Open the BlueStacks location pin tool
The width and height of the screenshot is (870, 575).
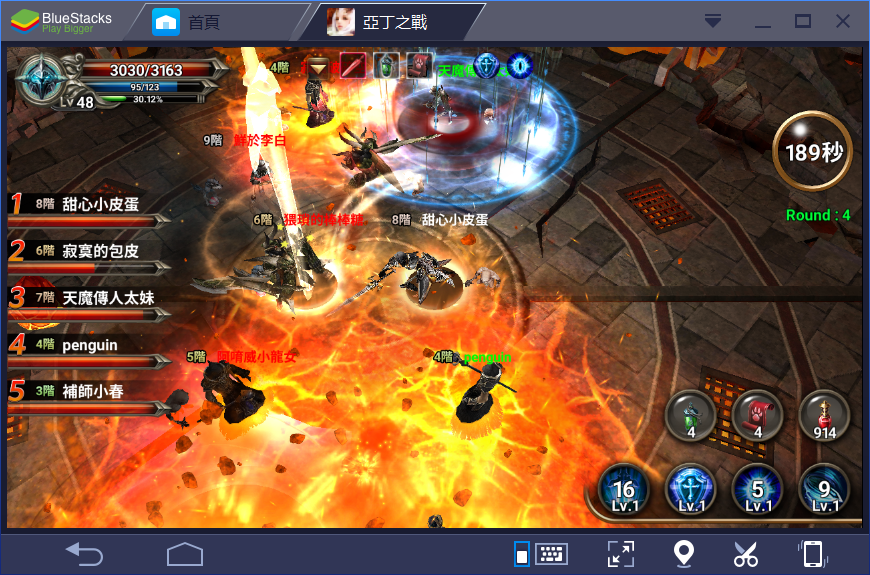tap(683, 553)
